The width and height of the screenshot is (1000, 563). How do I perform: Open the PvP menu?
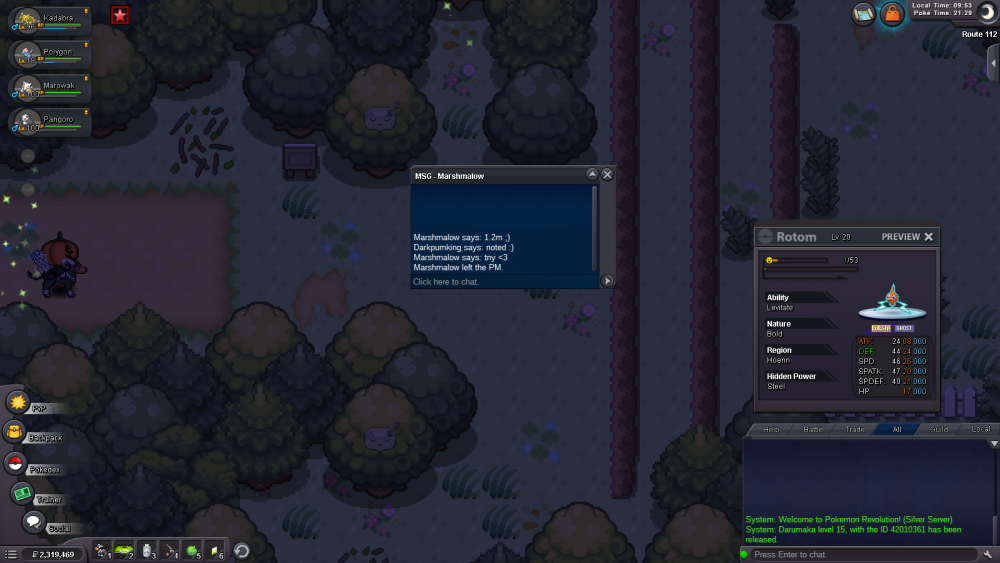point(18,402)
